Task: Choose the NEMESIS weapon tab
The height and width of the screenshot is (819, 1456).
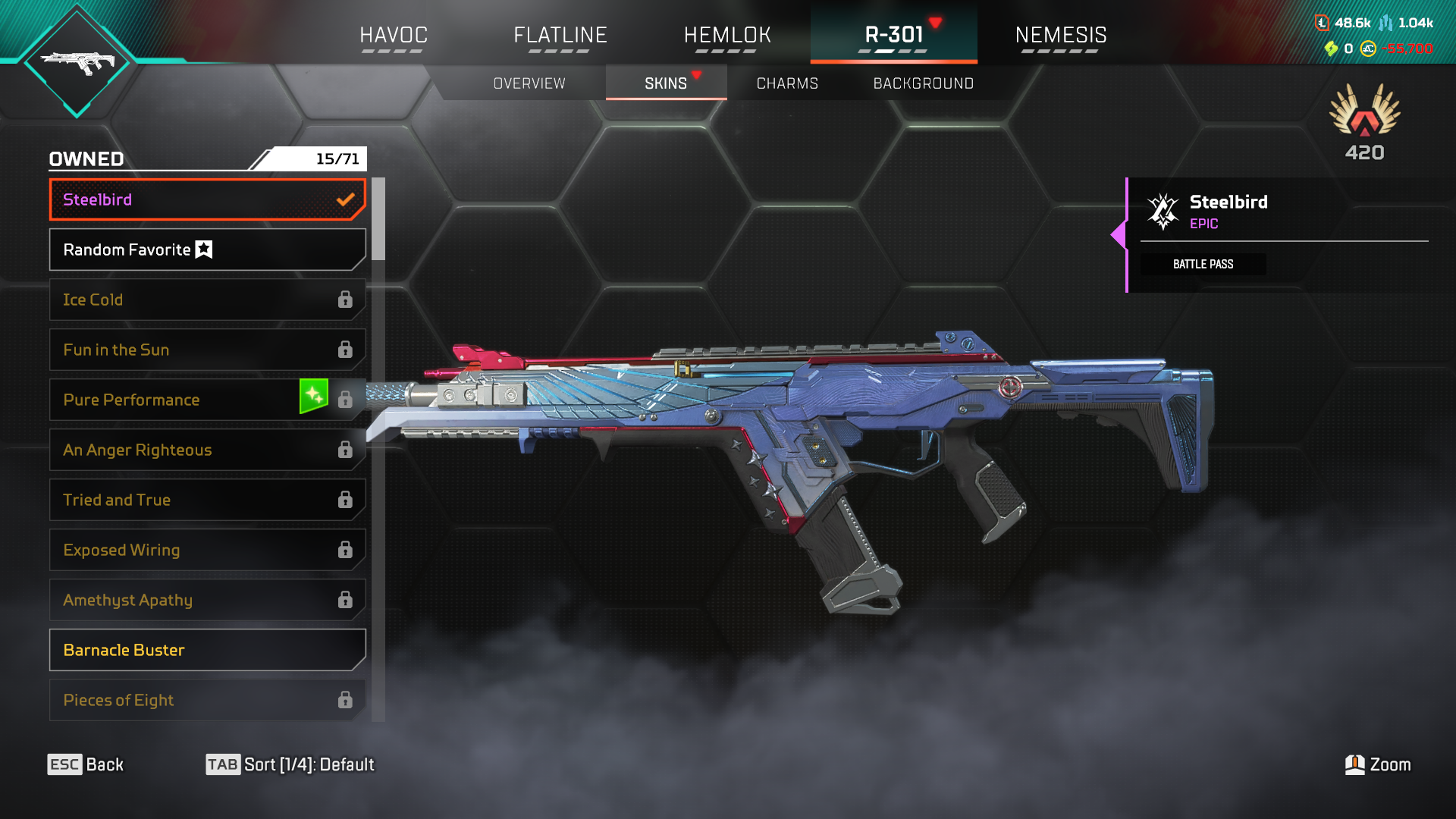Action: (1060, 36)
